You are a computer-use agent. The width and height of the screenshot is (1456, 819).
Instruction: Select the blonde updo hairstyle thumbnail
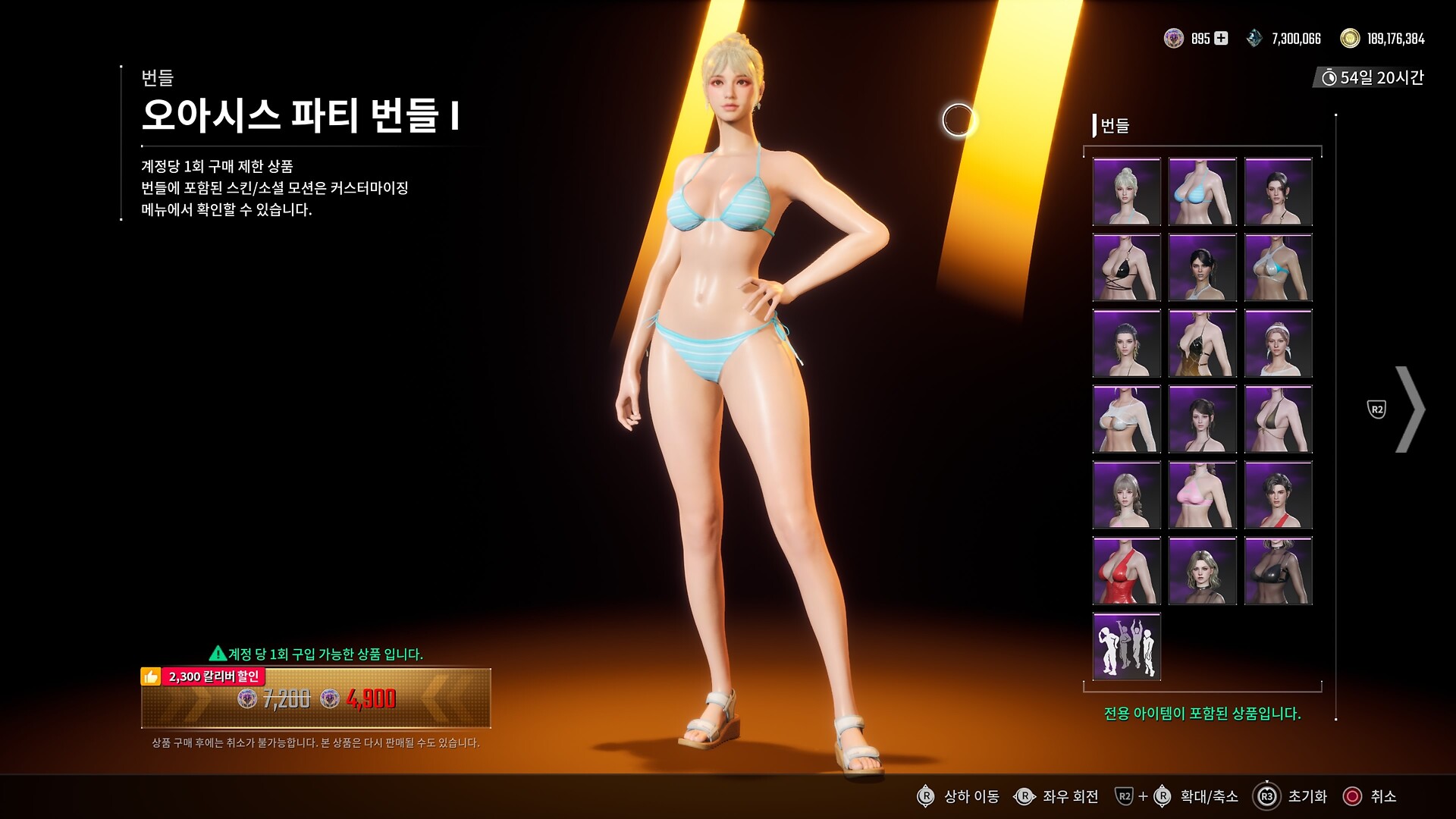[x=1126, y=192]
